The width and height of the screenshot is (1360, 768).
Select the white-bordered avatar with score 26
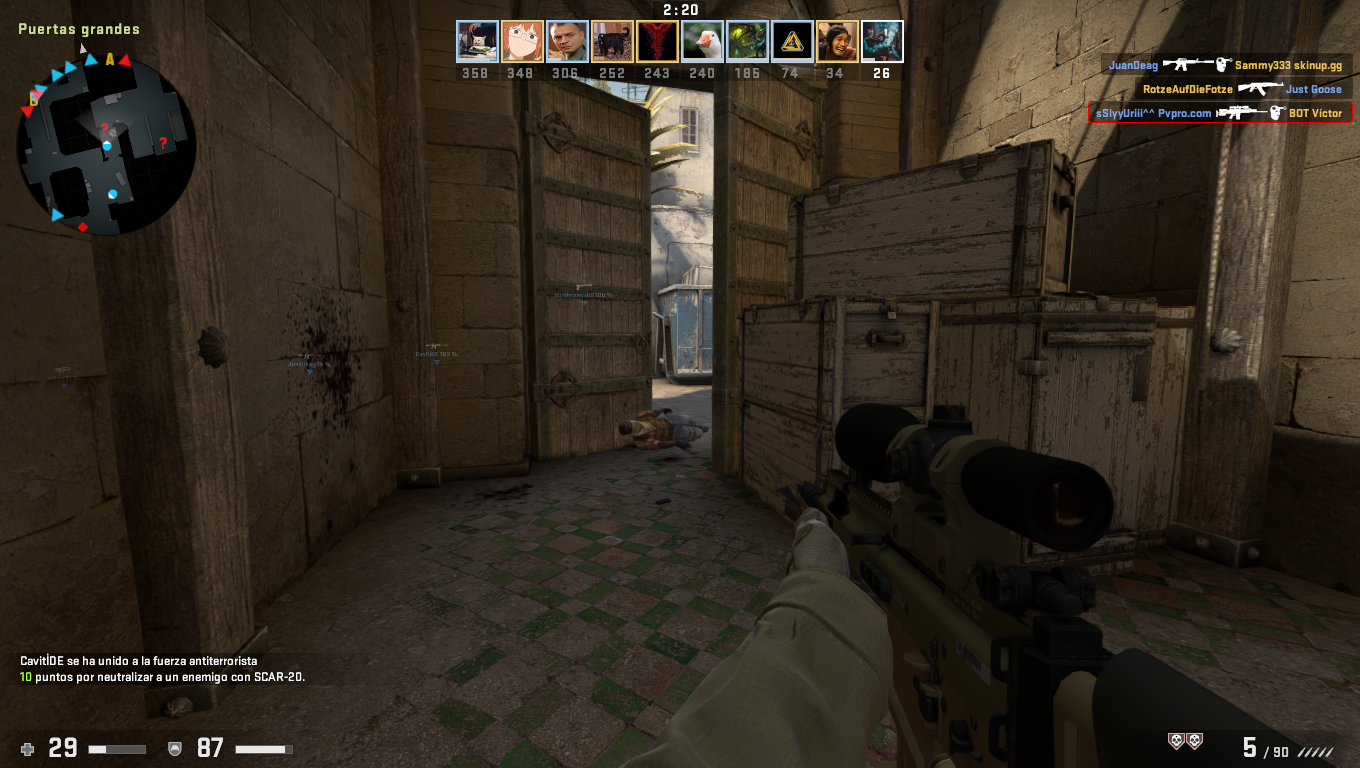click(x=882, y=42)
